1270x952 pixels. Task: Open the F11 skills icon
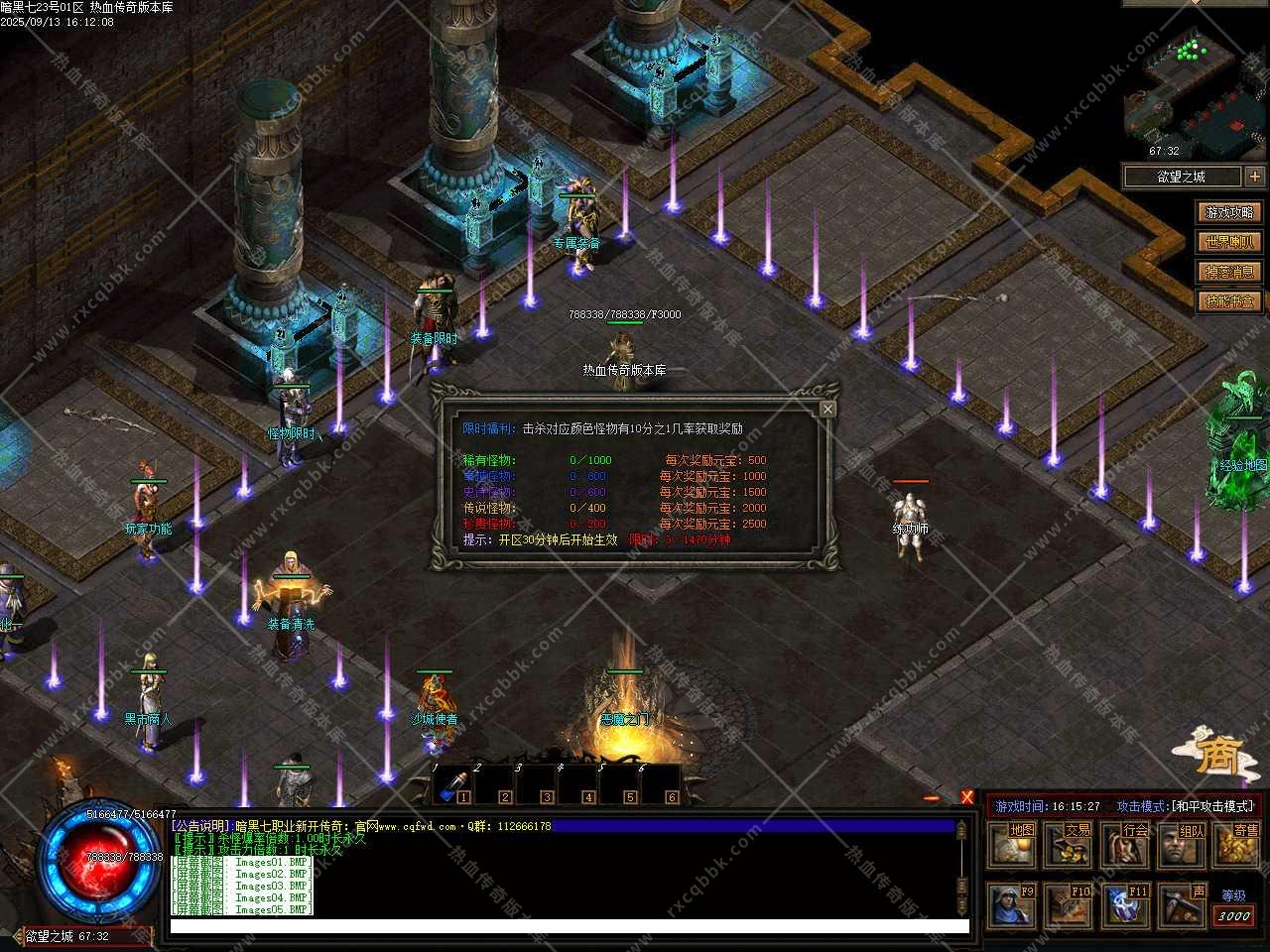(x=1125, y=905)
